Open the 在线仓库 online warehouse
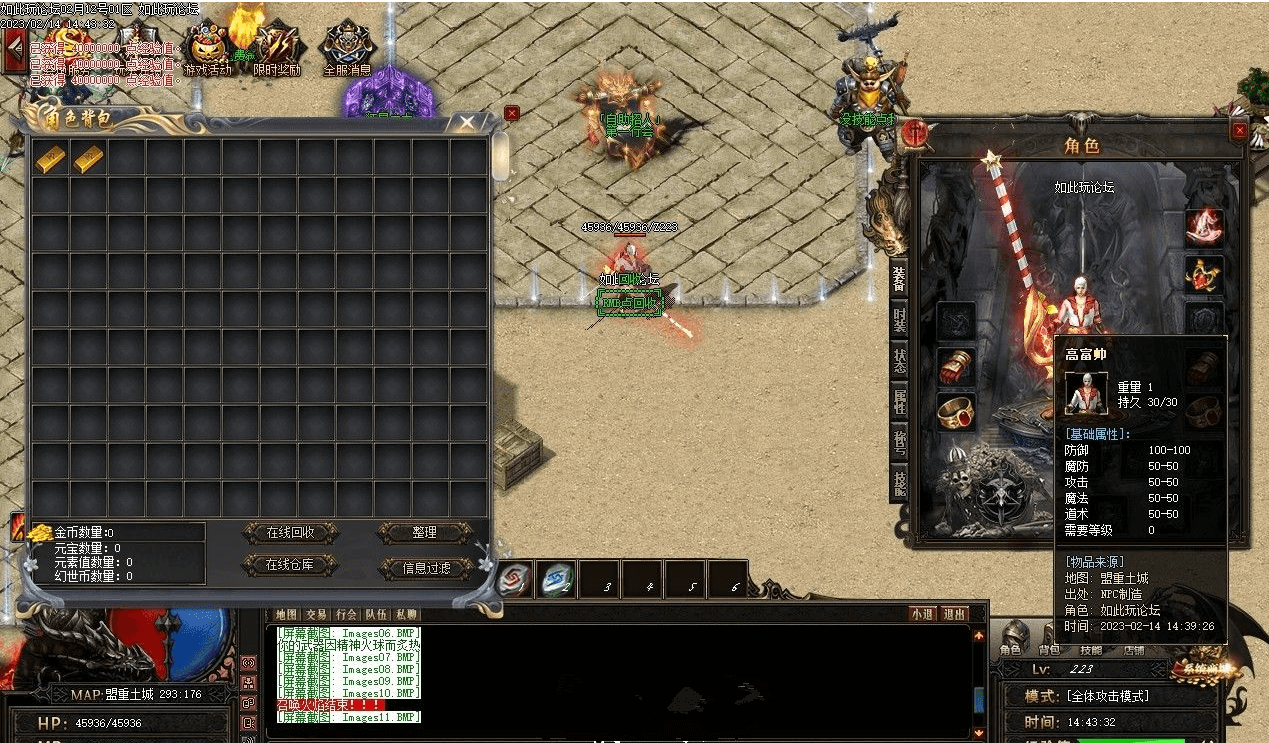Screen dimensions: 1269x743 click(x=290, y=565)
